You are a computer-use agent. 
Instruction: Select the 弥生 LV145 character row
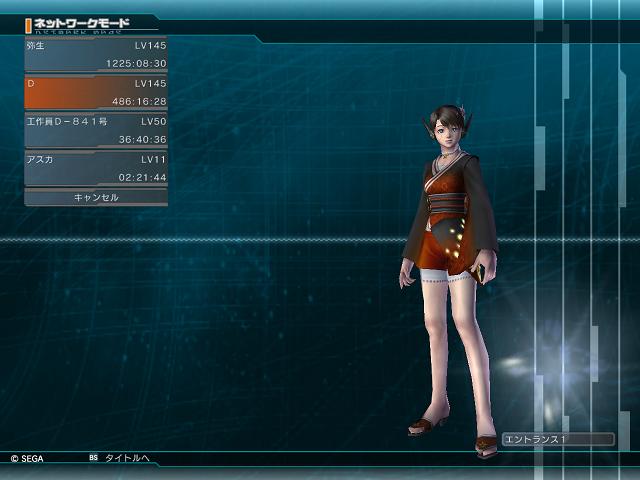[x=96, y=55]
